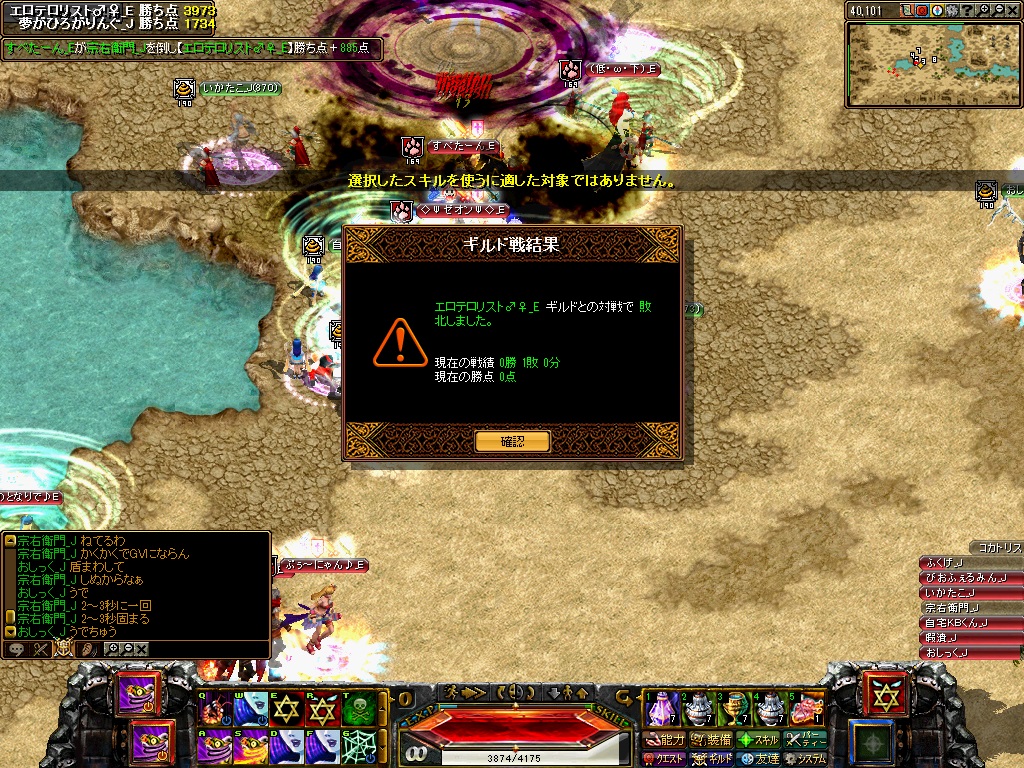Open the システム system menu
Viewport: 1024px width, 768px height.
(x=806, y=759)
